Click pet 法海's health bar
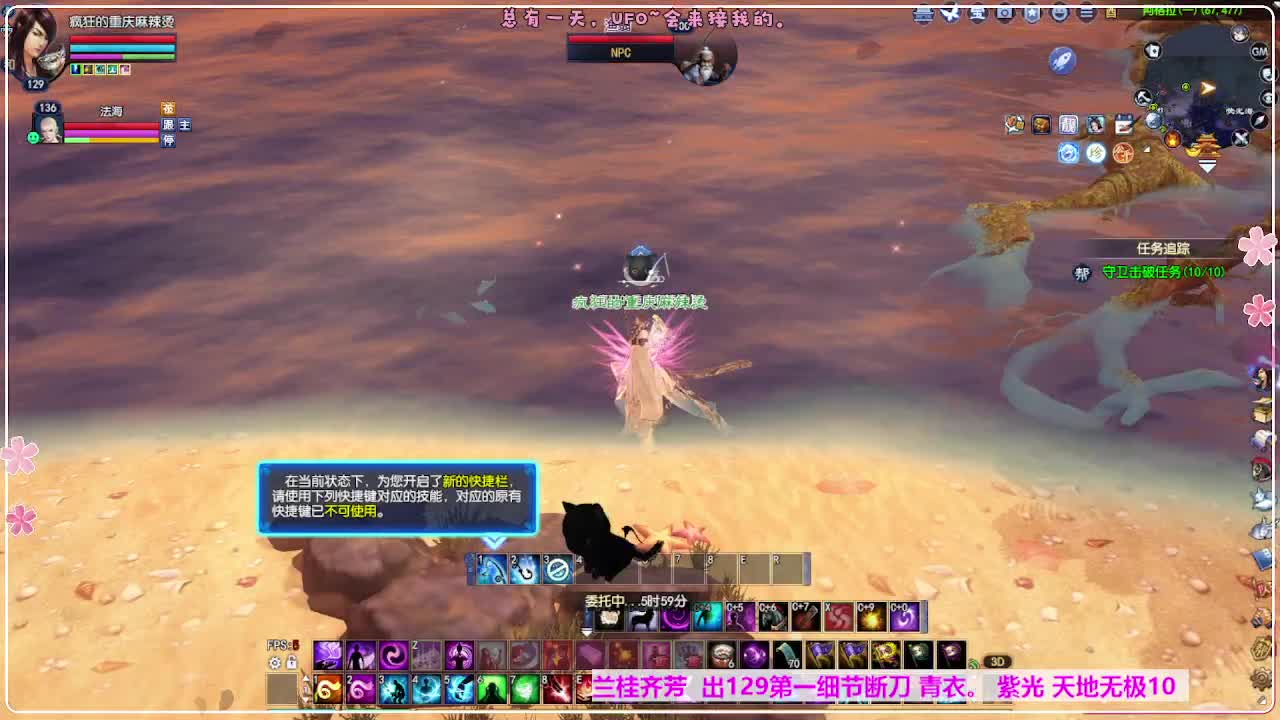The width and height of the screenshot is (1280, 720). (109, 126)
